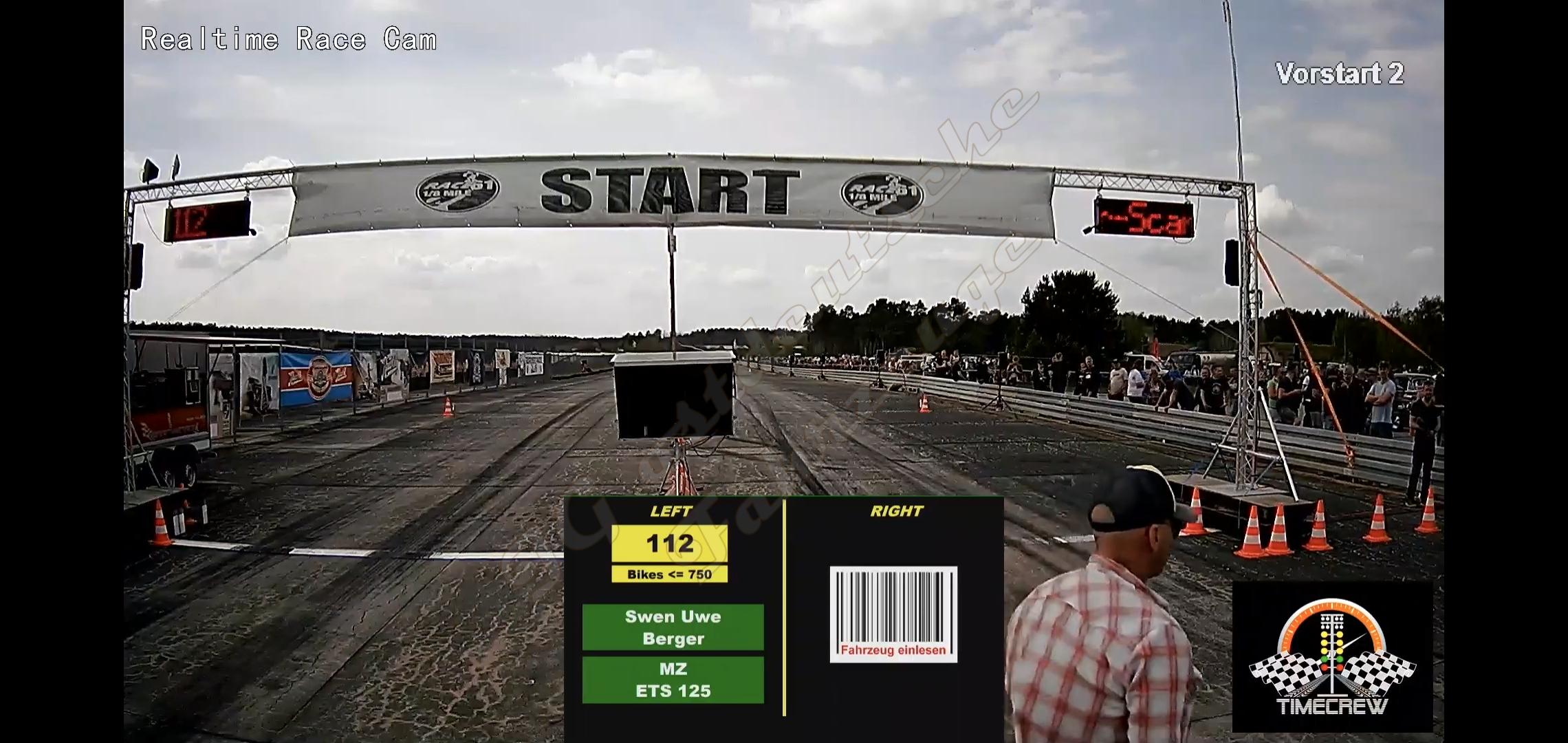
Task: Select the Bikes <= 750 class label
Action: click(x=669, y=574)
